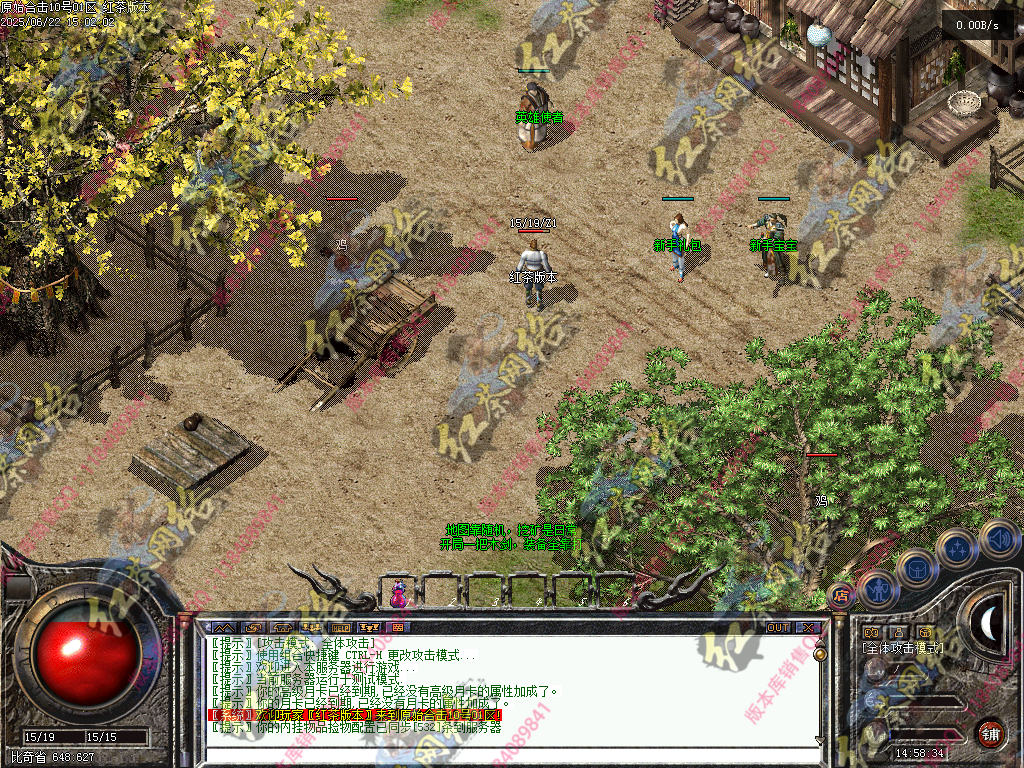Close the game with the X button
Viewport: 1024px width, 768px height.
tap(808, 627)
